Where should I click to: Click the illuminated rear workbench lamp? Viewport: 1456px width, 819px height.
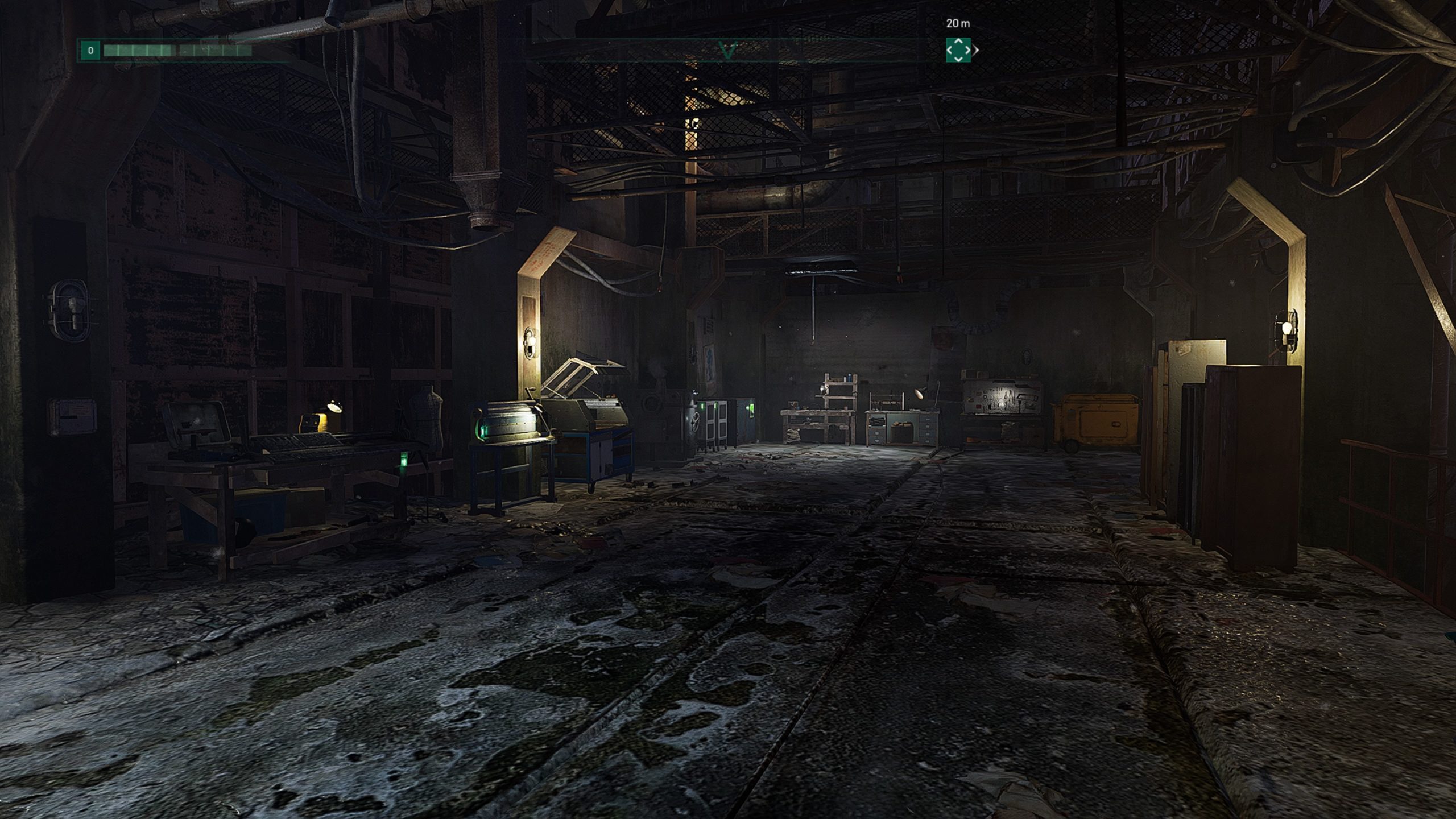point(919,392)
